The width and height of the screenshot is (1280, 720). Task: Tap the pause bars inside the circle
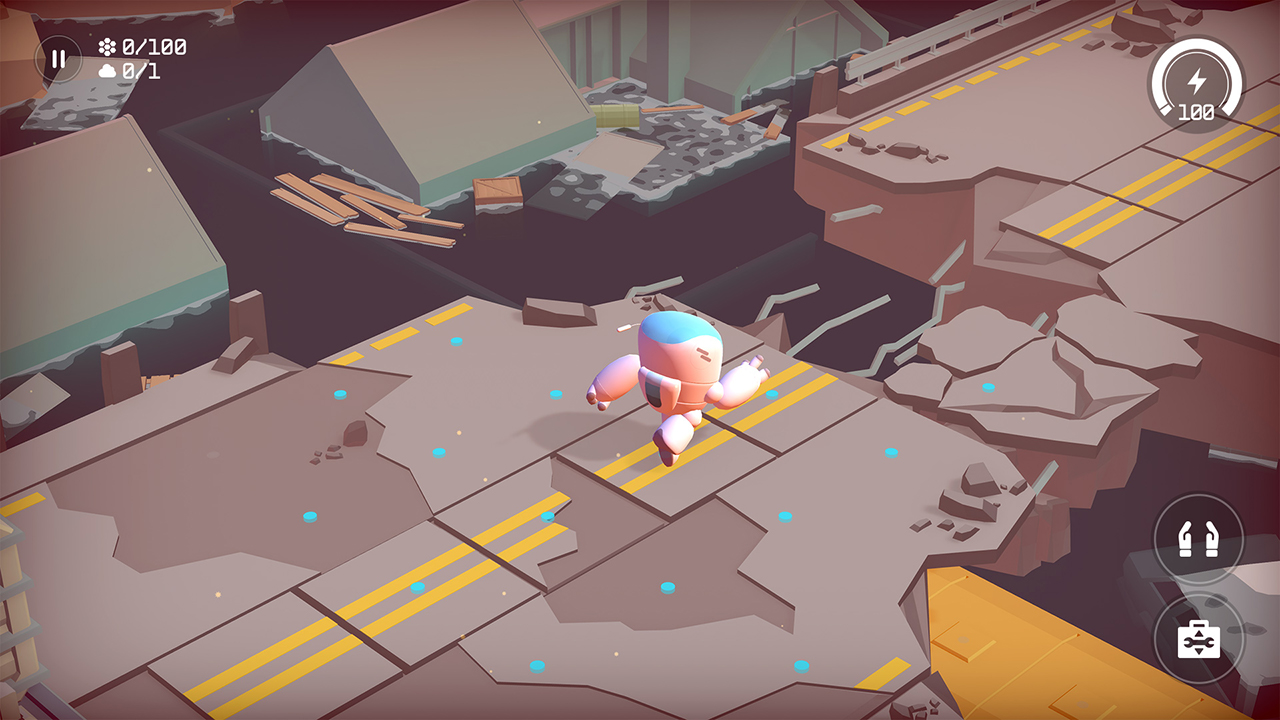(x=58, y=57)
